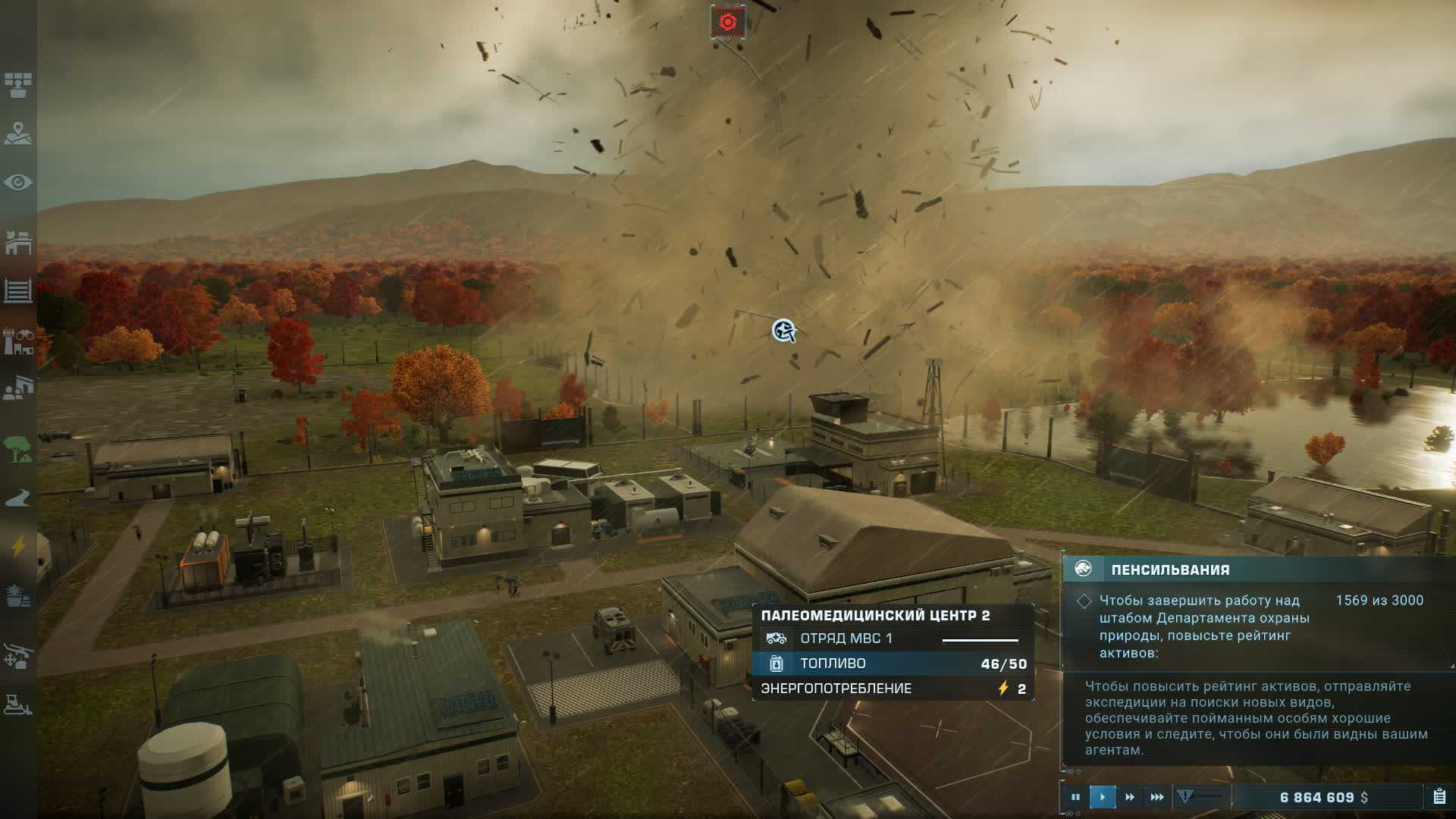Open the tree and nature tools menu
1456x819 pixels.
pyautogui.click(x=18, y=449)
